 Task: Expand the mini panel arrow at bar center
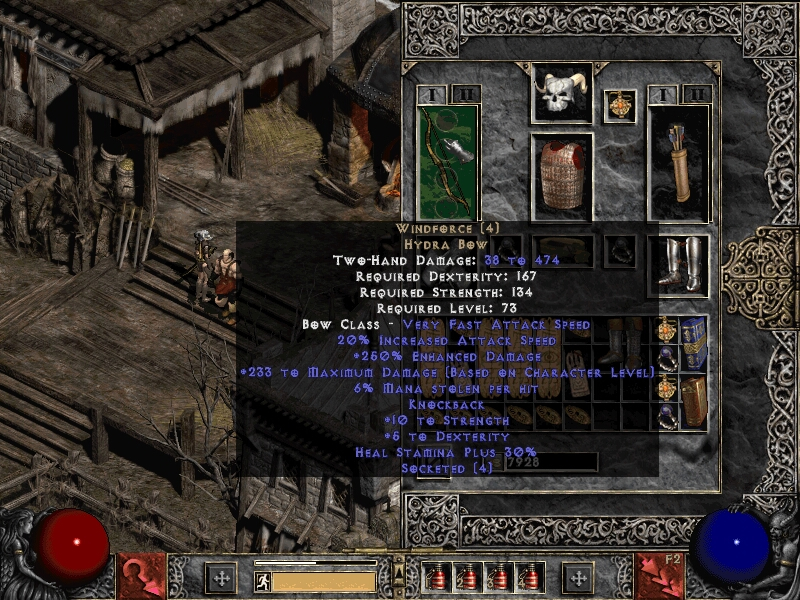[399, 571]
